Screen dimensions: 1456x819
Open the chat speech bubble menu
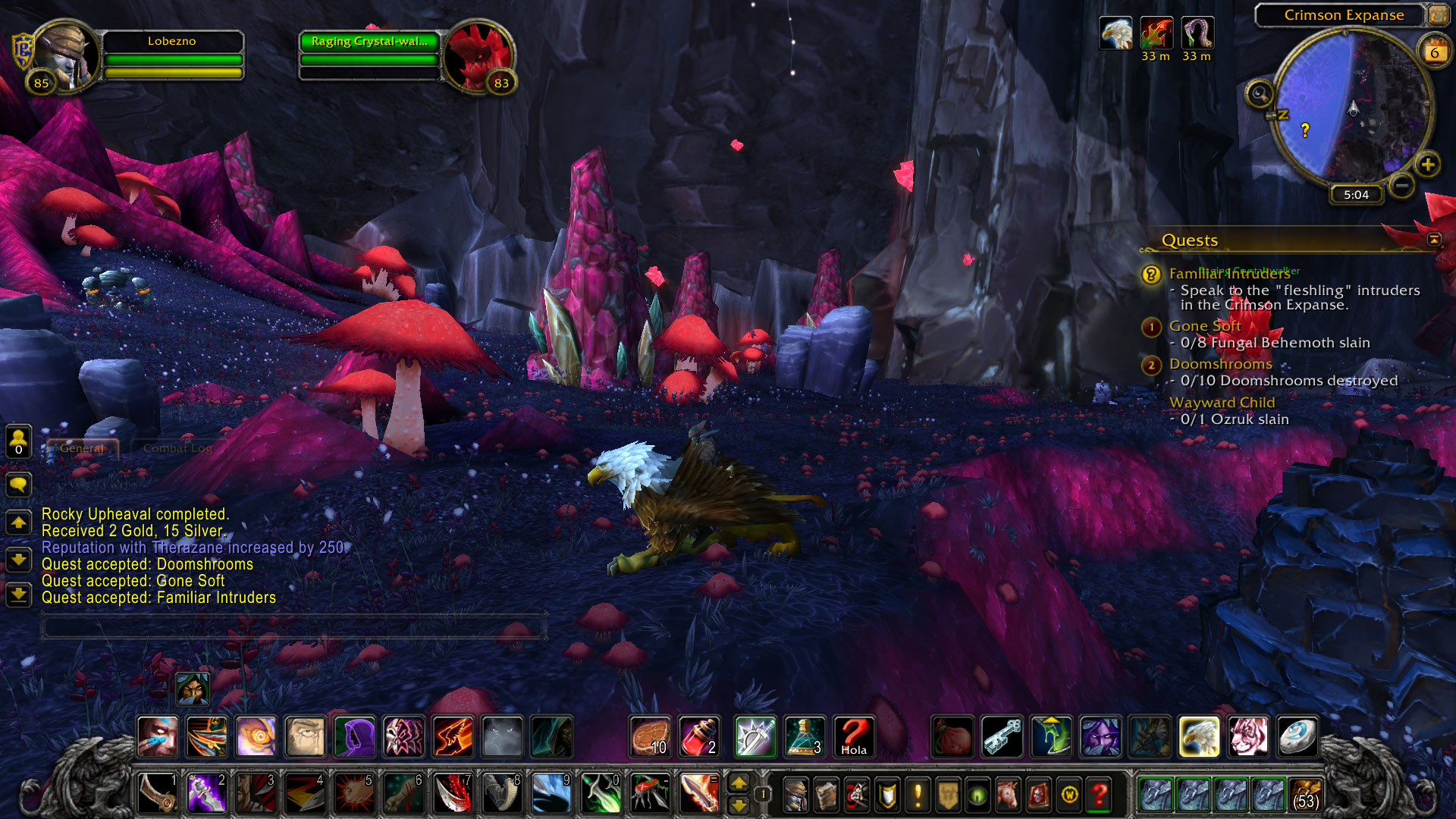(x=18, y=484)
